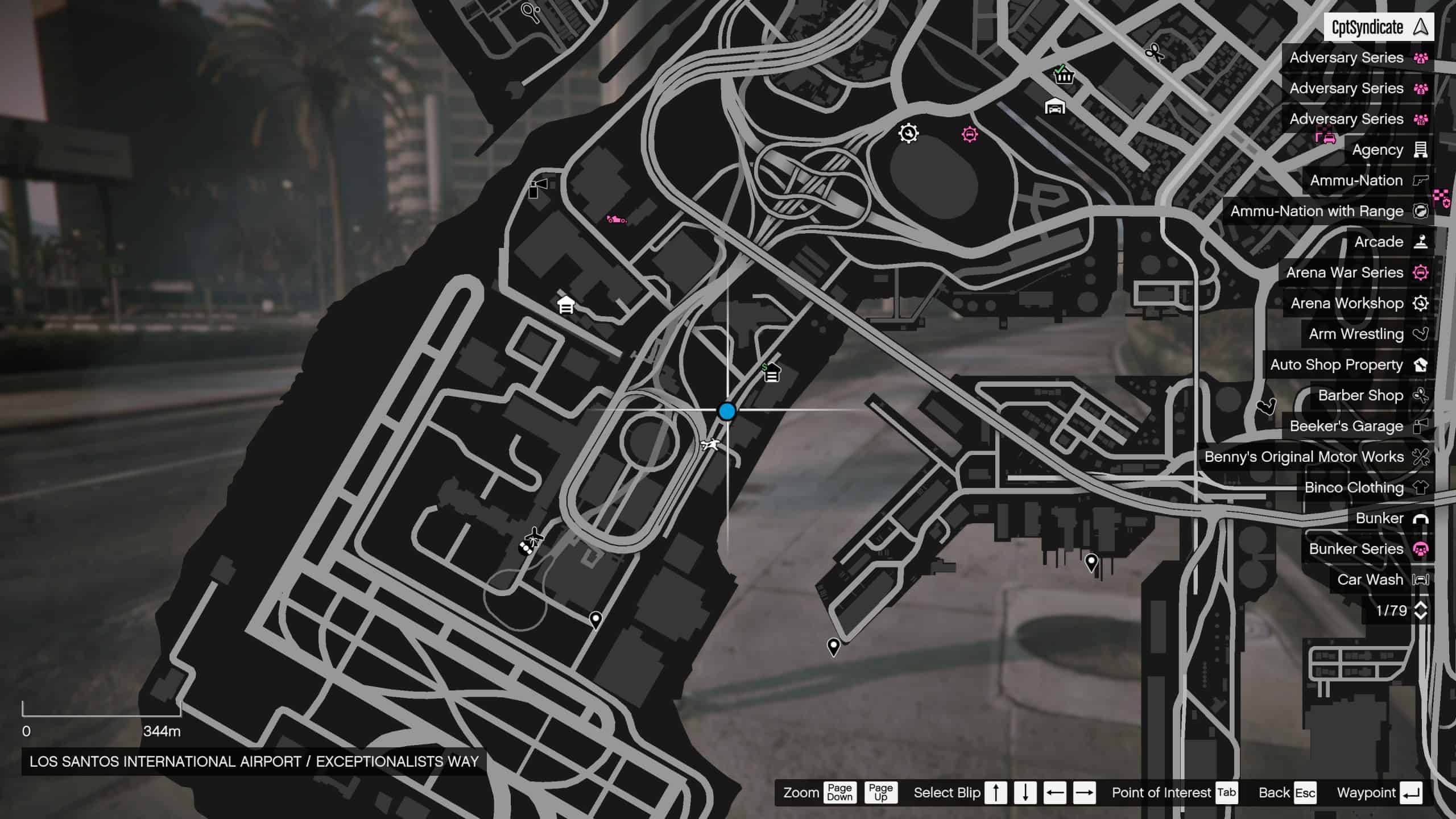The width and height of the screenshot is (1456, 819).
Task: Click the down chevron to view next legend page
Action: (x=1420, y=617)
